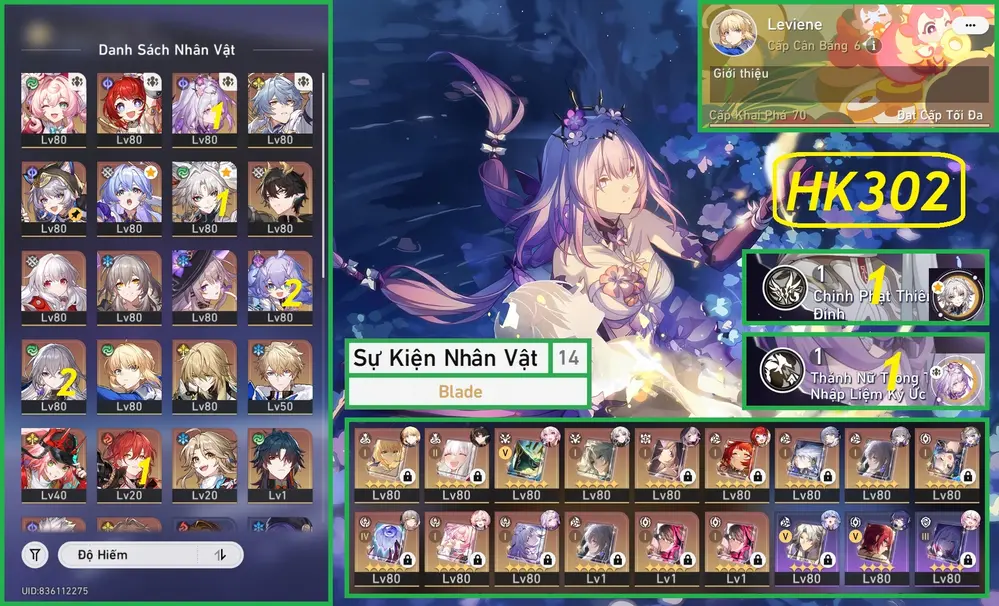Pick the Lv20 red-haired character portrait
This screenshot has height=606, width=999.
click(129, 464)
